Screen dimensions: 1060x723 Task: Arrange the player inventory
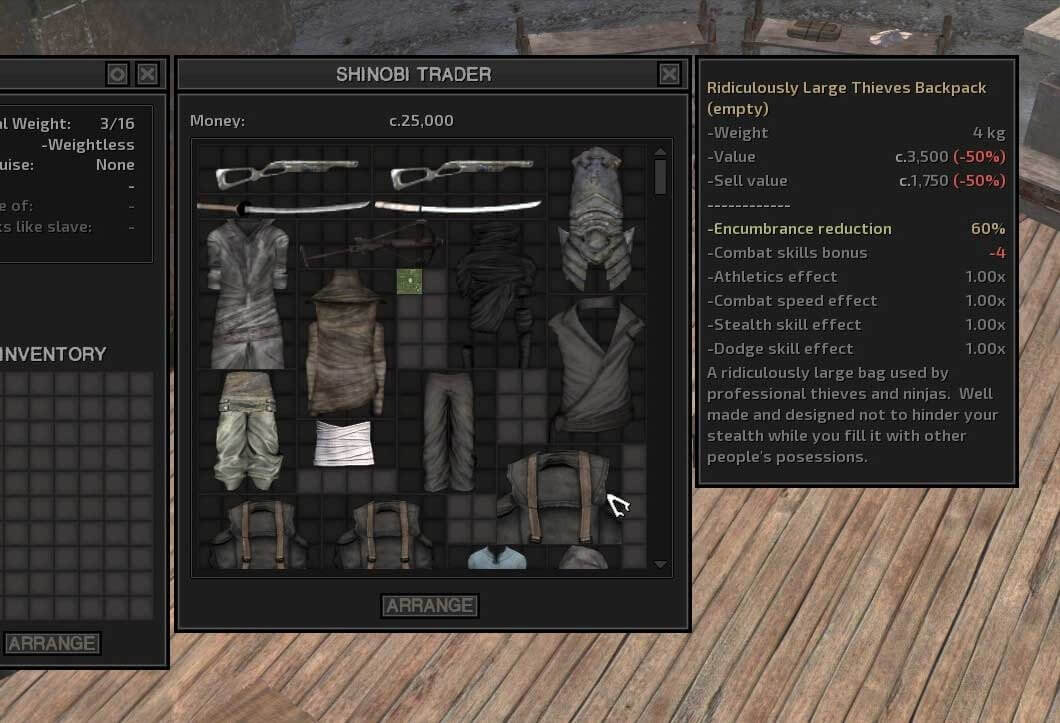[x=52, y=643]
